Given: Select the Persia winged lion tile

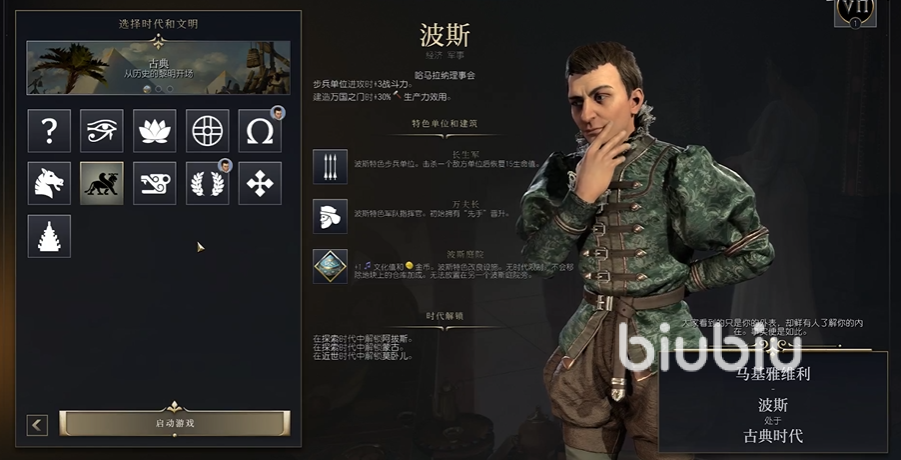Looking at the screenshot, I should (102, 183).
